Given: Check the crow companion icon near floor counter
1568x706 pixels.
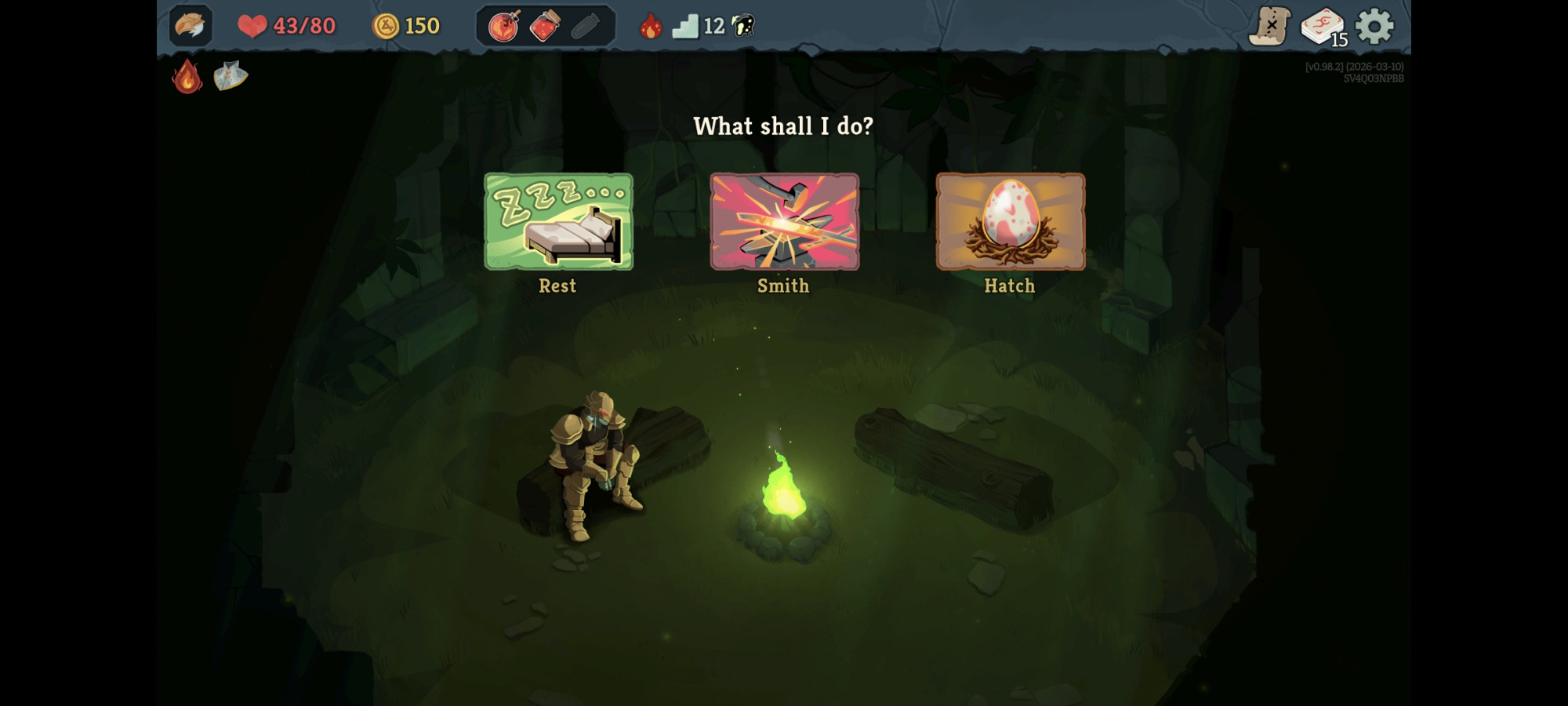Looking at the screenshot, I should coord(742,26).
